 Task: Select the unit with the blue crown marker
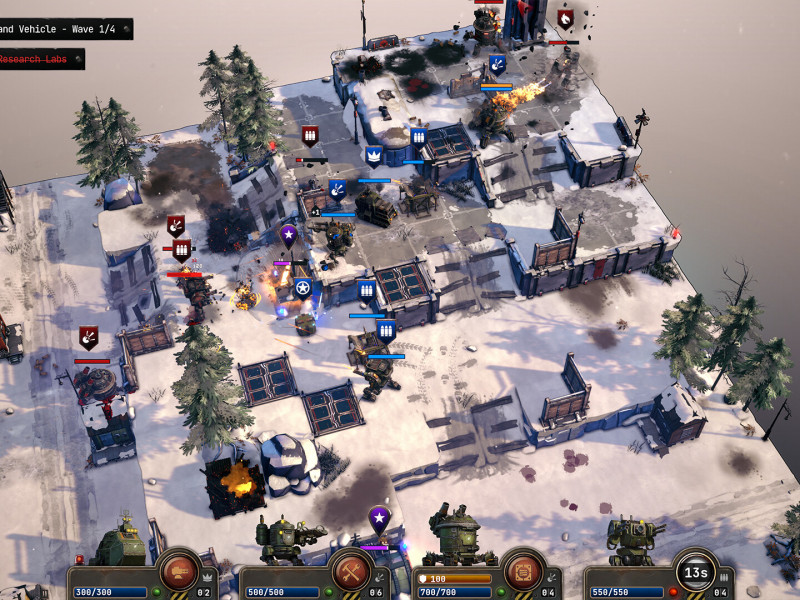click(x=374, y=156)
